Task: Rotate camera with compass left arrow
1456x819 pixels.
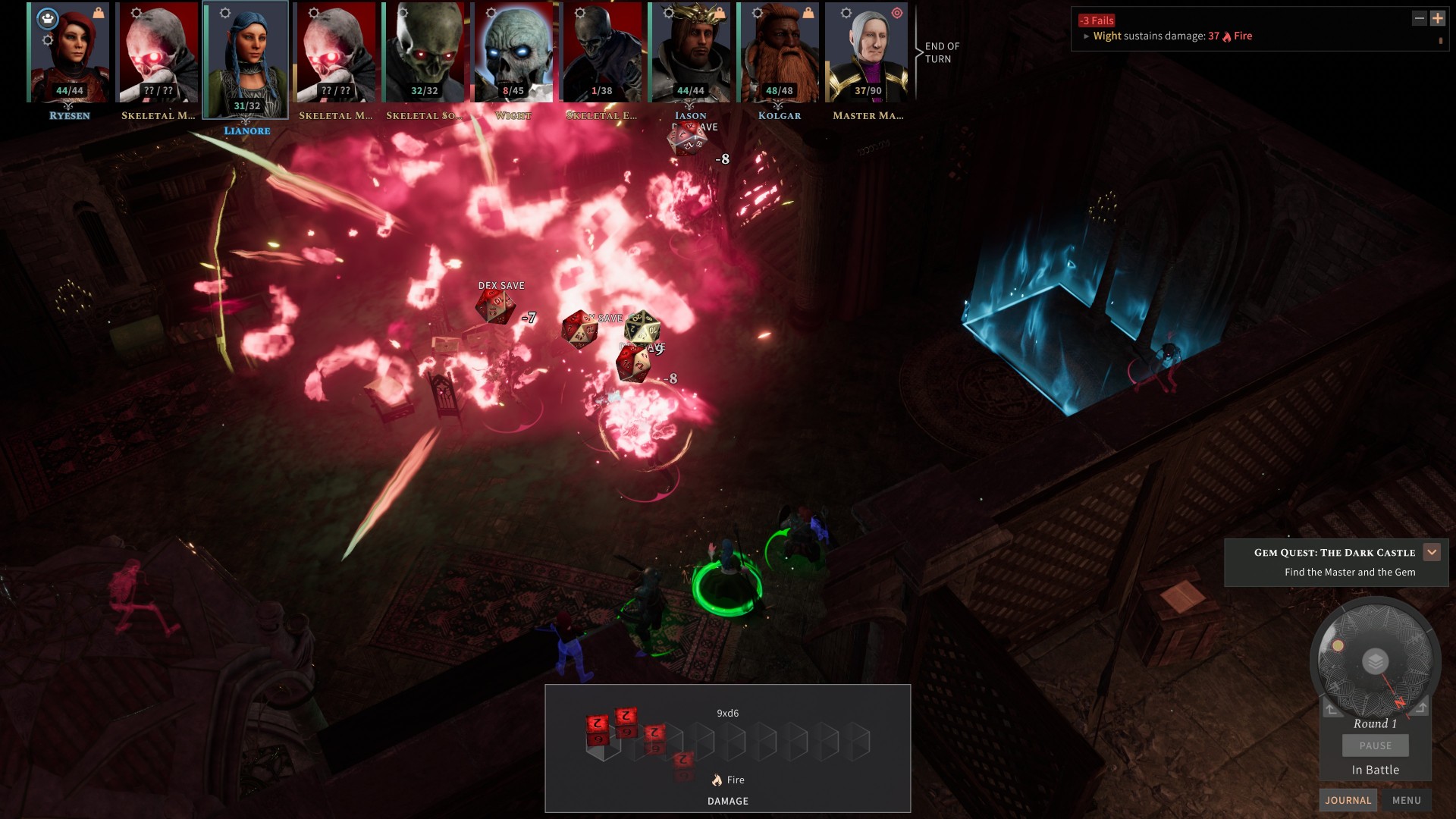Action: (1331, 709)
